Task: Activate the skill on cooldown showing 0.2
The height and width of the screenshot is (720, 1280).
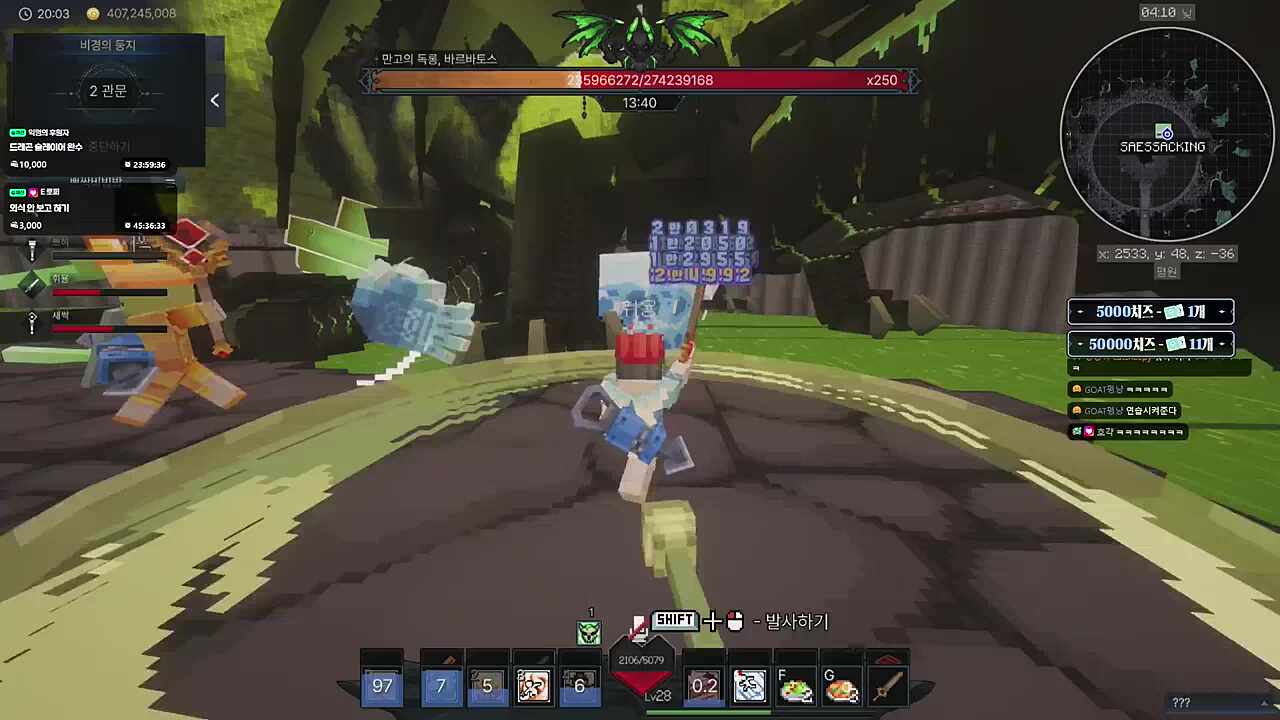Action: click(704, 686)
